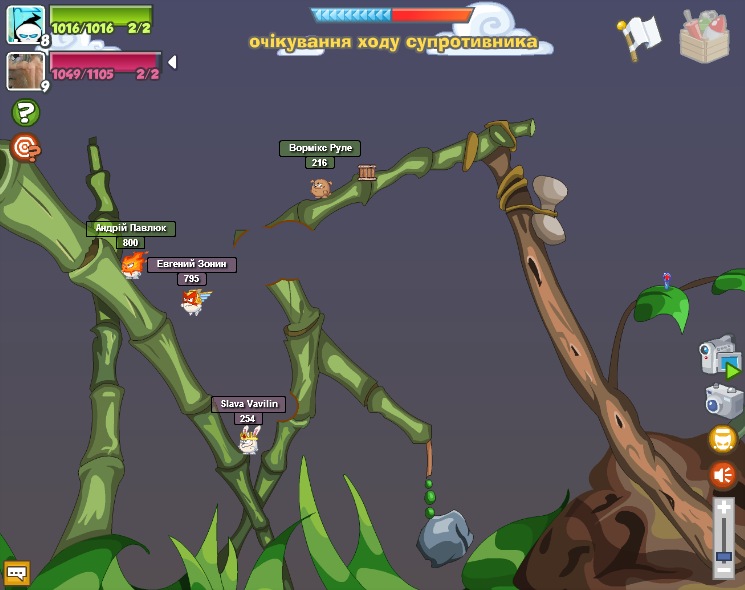Take a screenshot with the camera icon

723,401
